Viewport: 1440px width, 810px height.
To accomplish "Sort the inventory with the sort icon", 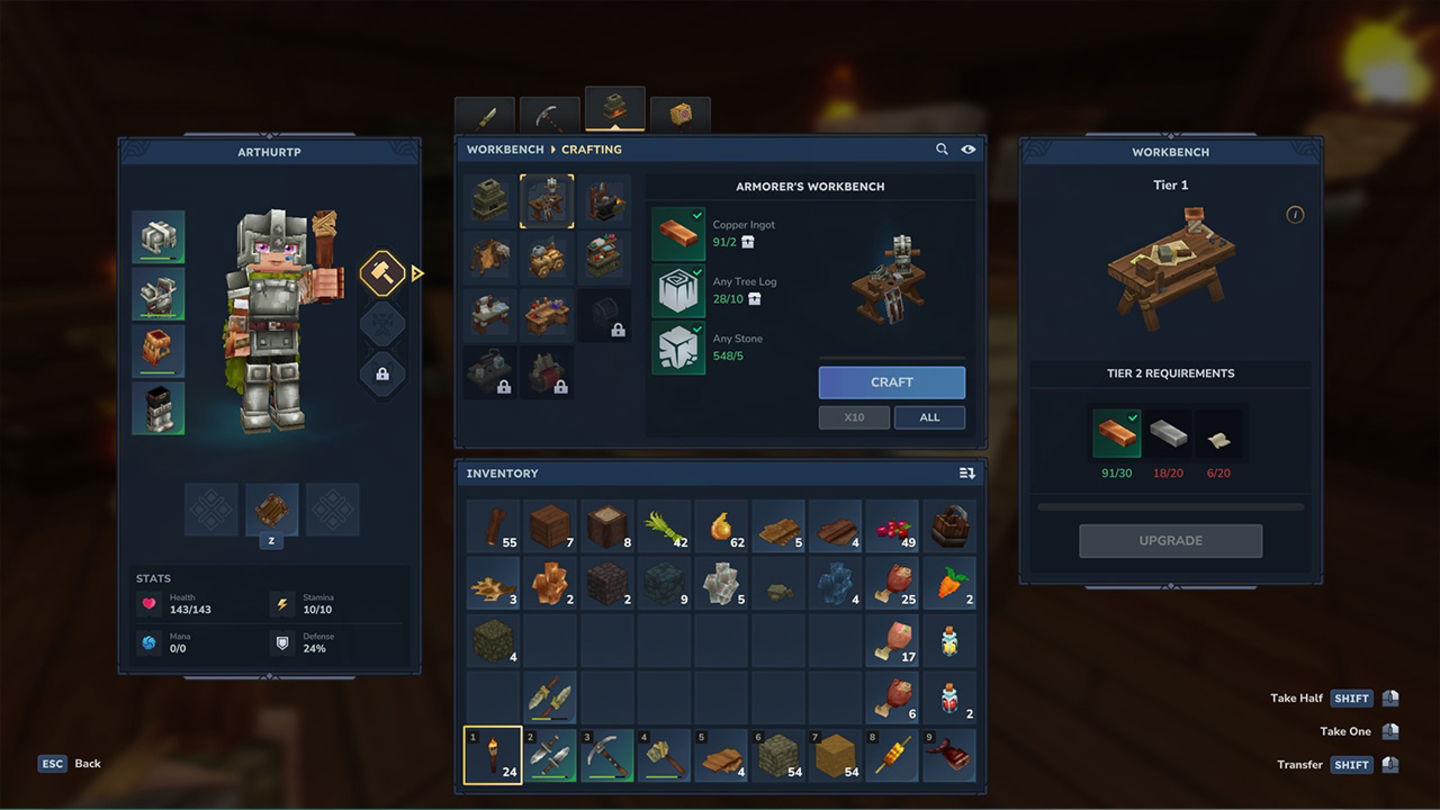I will point(967,473).
